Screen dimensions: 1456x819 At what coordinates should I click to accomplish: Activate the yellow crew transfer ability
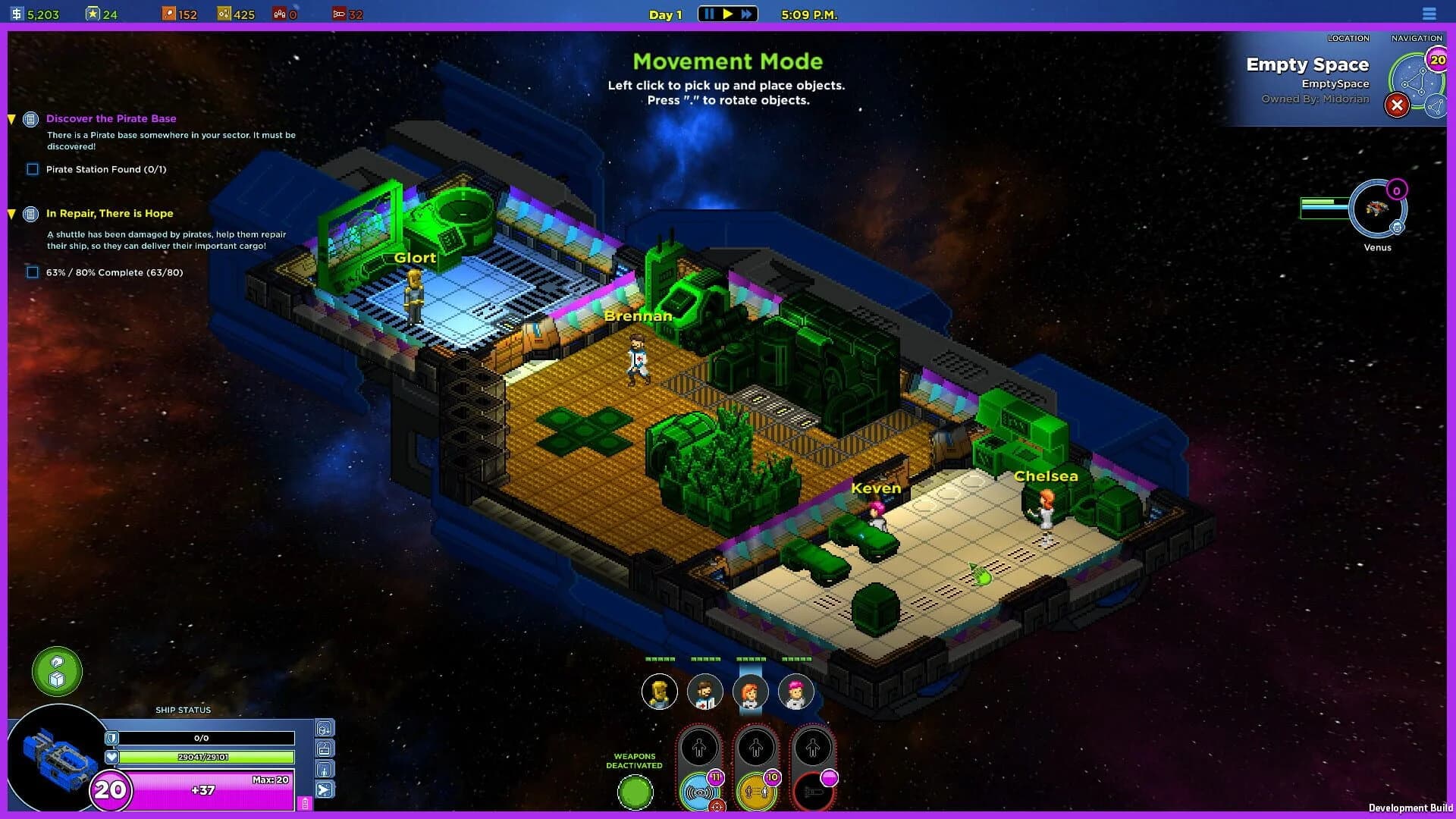click(757, 792)
